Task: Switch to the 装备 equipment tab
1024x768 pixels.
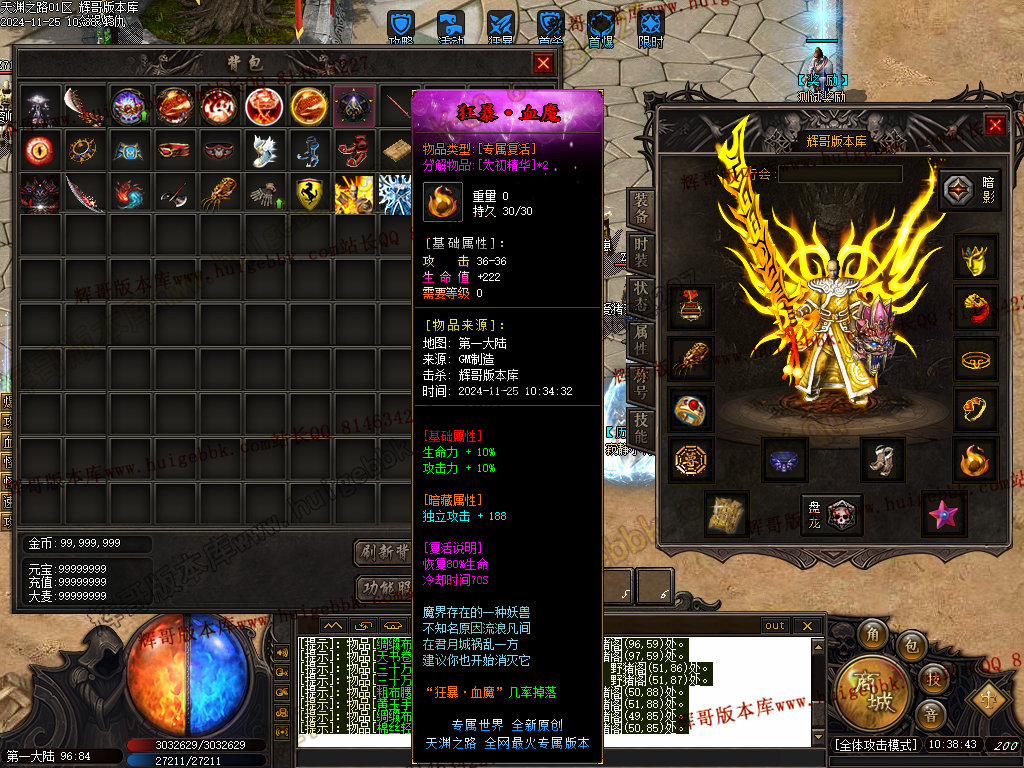Action: (x=641, y=209)
